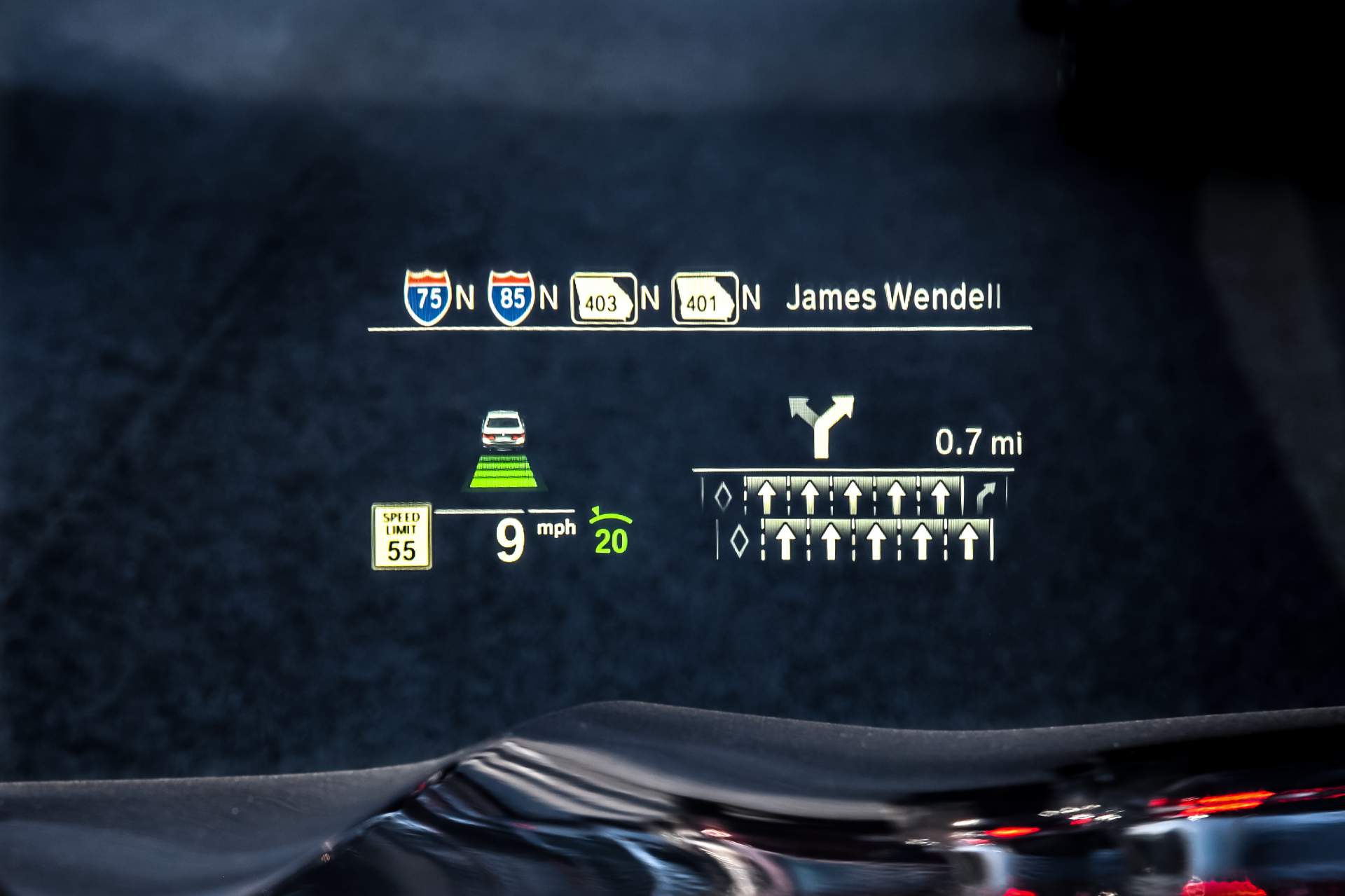Select the Interstate 75 shield icon
Image resolution: width=1345 pixels, height=896 pixels.
click(x=427, y=298)
